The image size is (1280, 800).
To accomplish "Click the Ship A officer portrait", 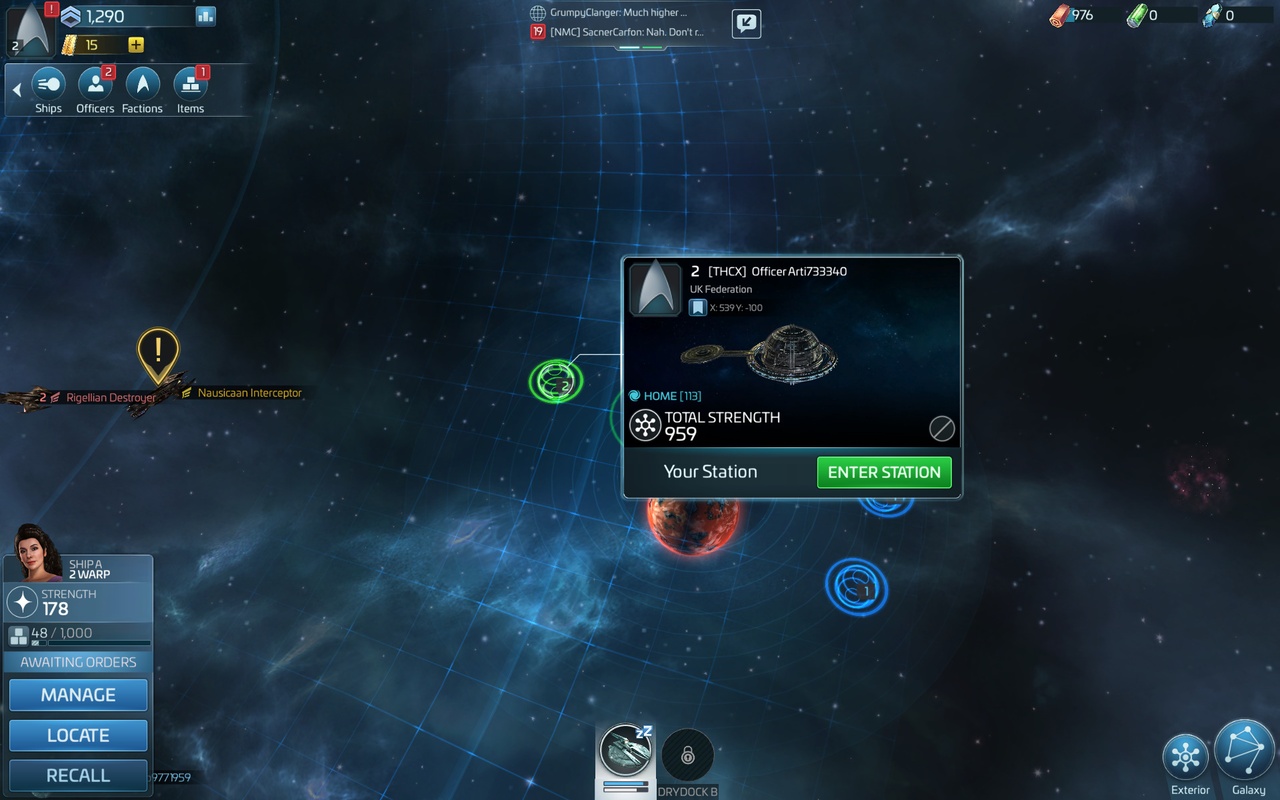I will pos(36,552).
